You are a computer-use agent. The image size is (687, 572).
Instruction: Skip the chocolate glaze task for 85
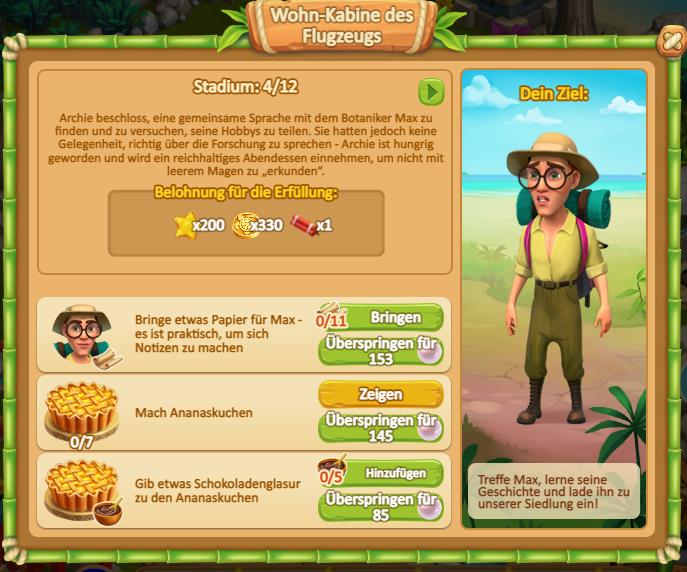coord(380,505)
